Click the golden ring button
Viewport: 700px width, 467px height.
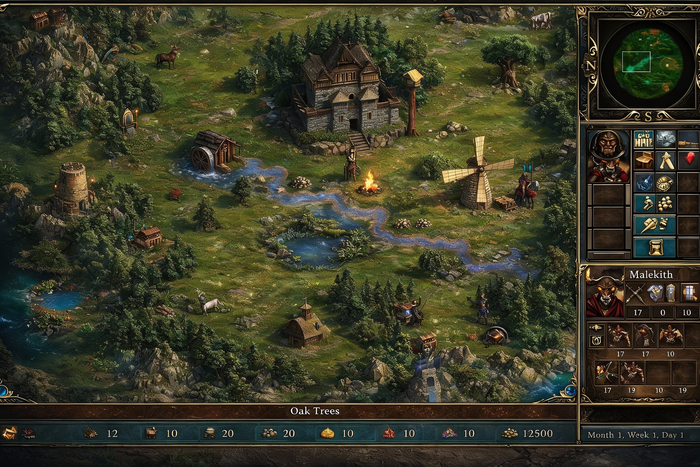pyautogui.click(x=665, y=182)
